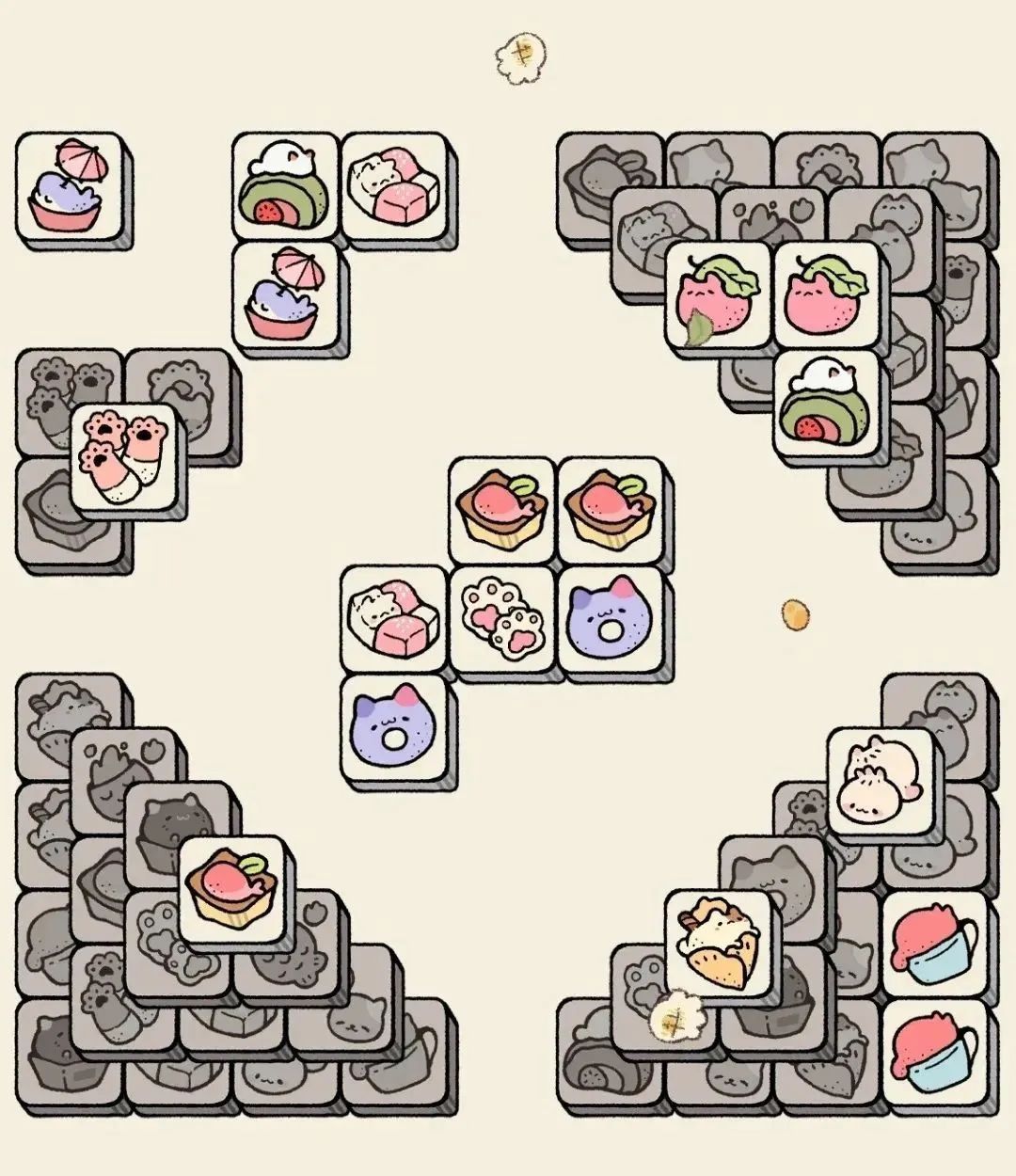1016x1176 pixels.
Task: Choose the umbrella sundae tile under the matcha roll
Action: point(285,294)
